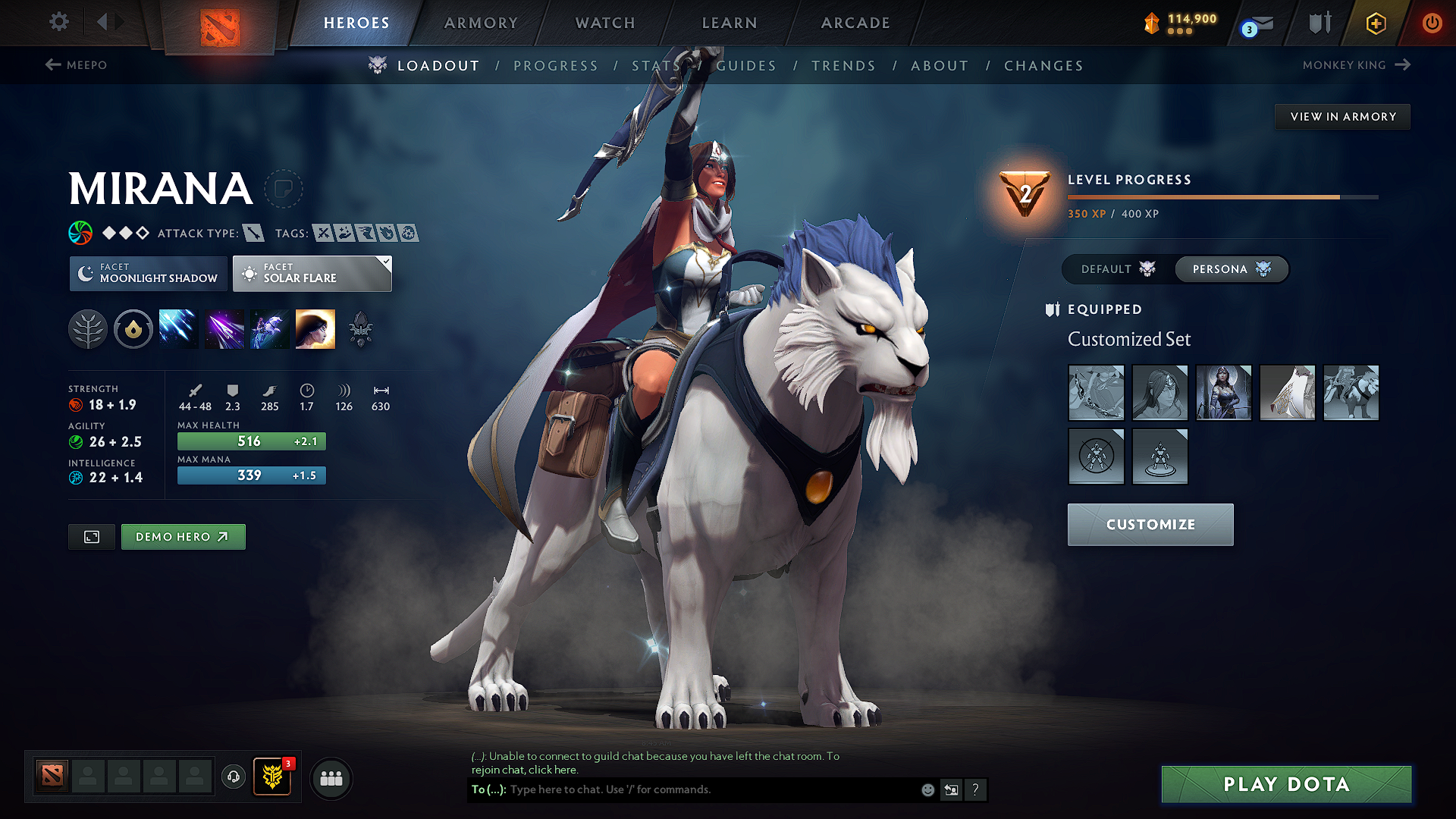Open the Watch menu item
Screen dimensions: 1456x819
tap(604, 23)
